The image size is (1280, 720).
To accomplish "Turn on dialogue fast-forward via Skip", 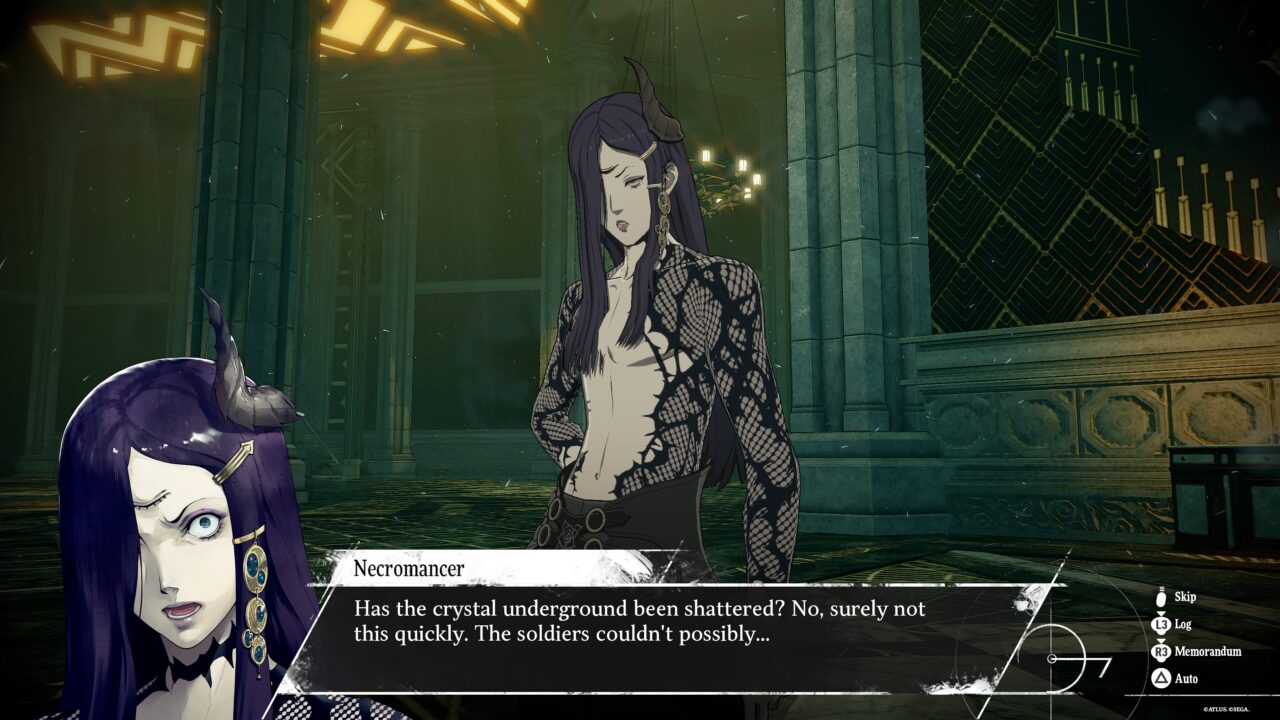I will pos(1186,598).
